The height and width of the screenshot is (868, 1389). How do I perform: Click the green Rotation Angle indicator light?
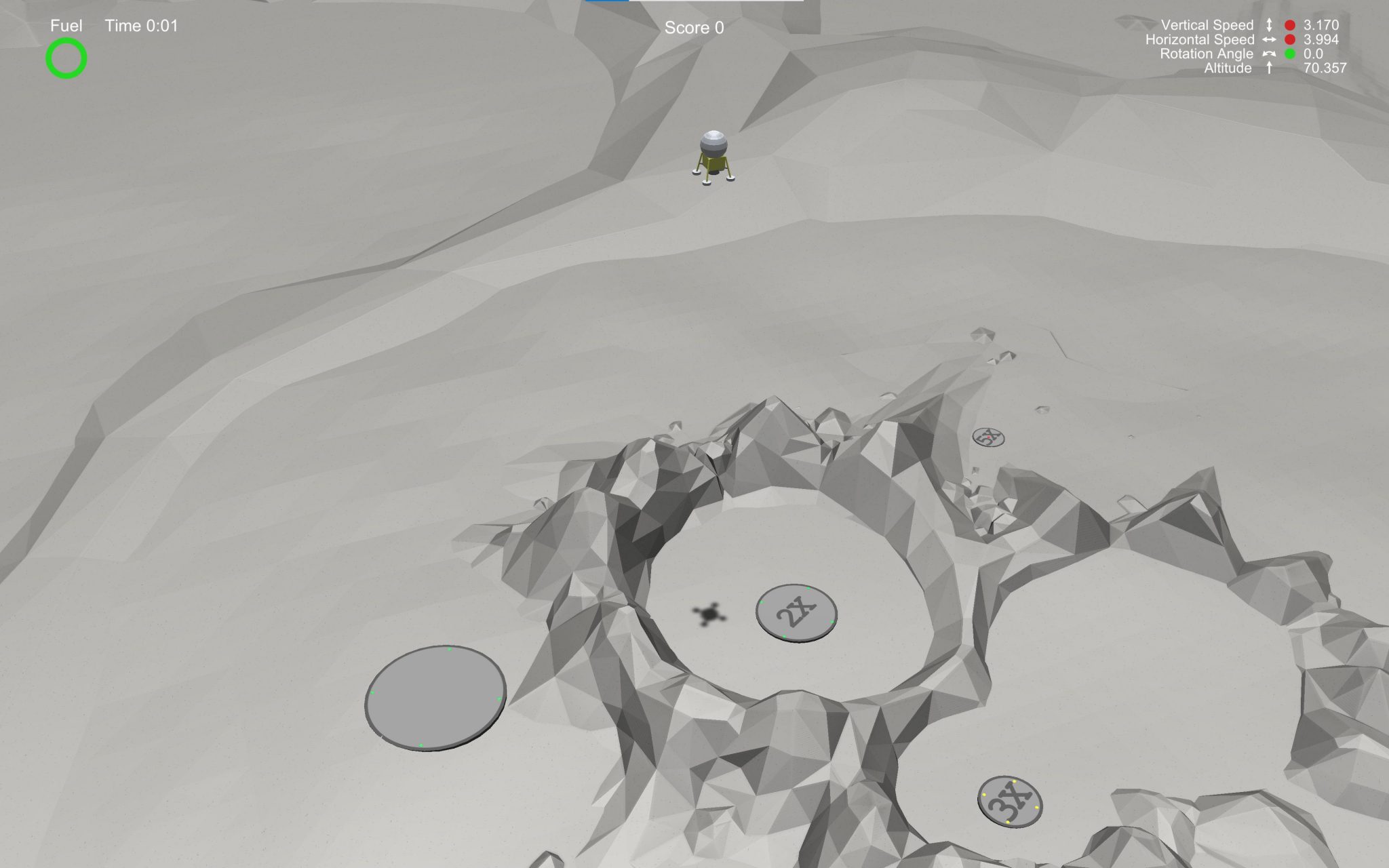1289,54
